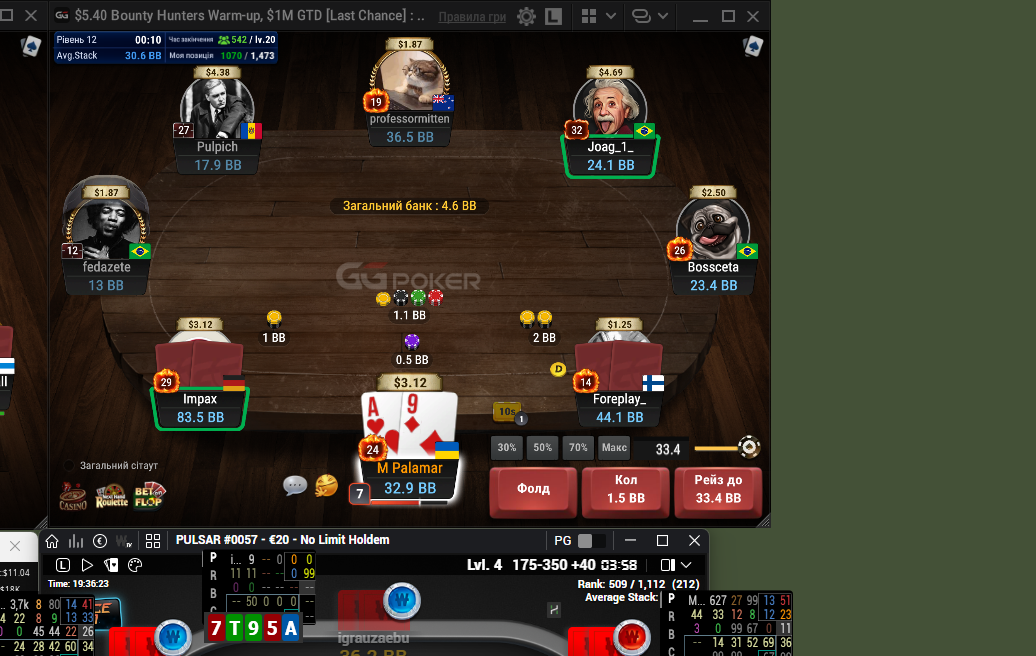
Task: Open the Casino mini-game
Action: click(x=73, y=494)
